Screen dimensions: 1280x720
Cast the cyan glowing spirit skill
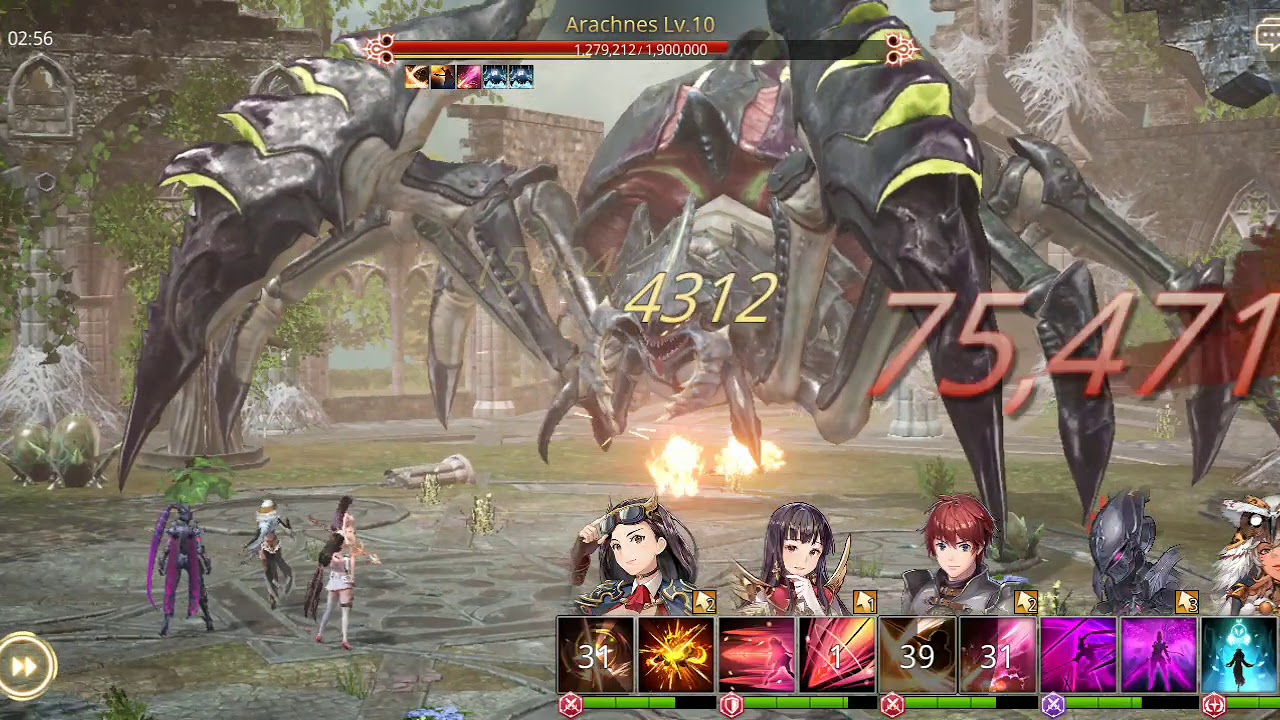(x=1240, y=655)
